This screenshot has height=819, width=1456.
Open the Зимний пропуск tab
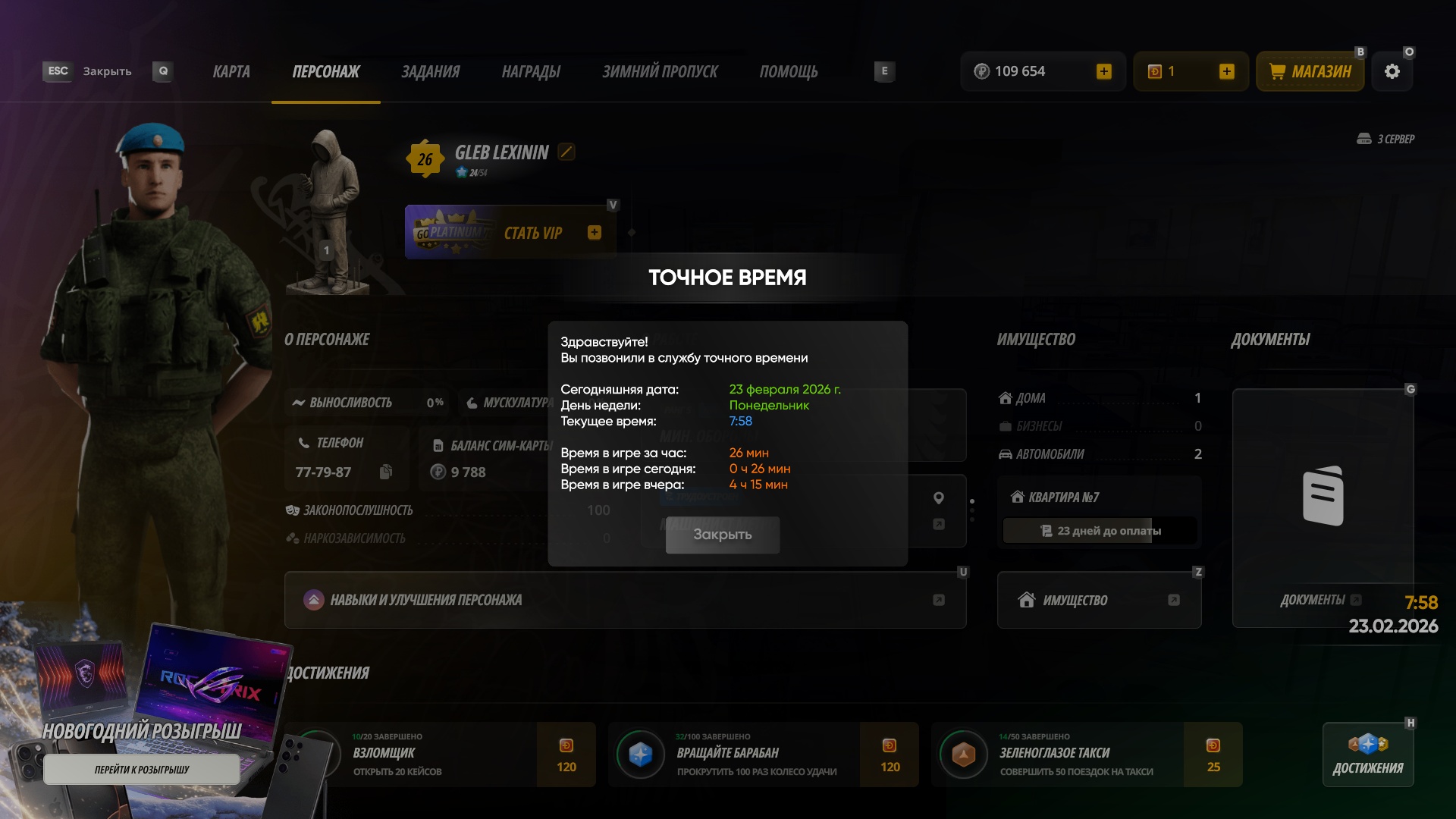pos(660,72)
